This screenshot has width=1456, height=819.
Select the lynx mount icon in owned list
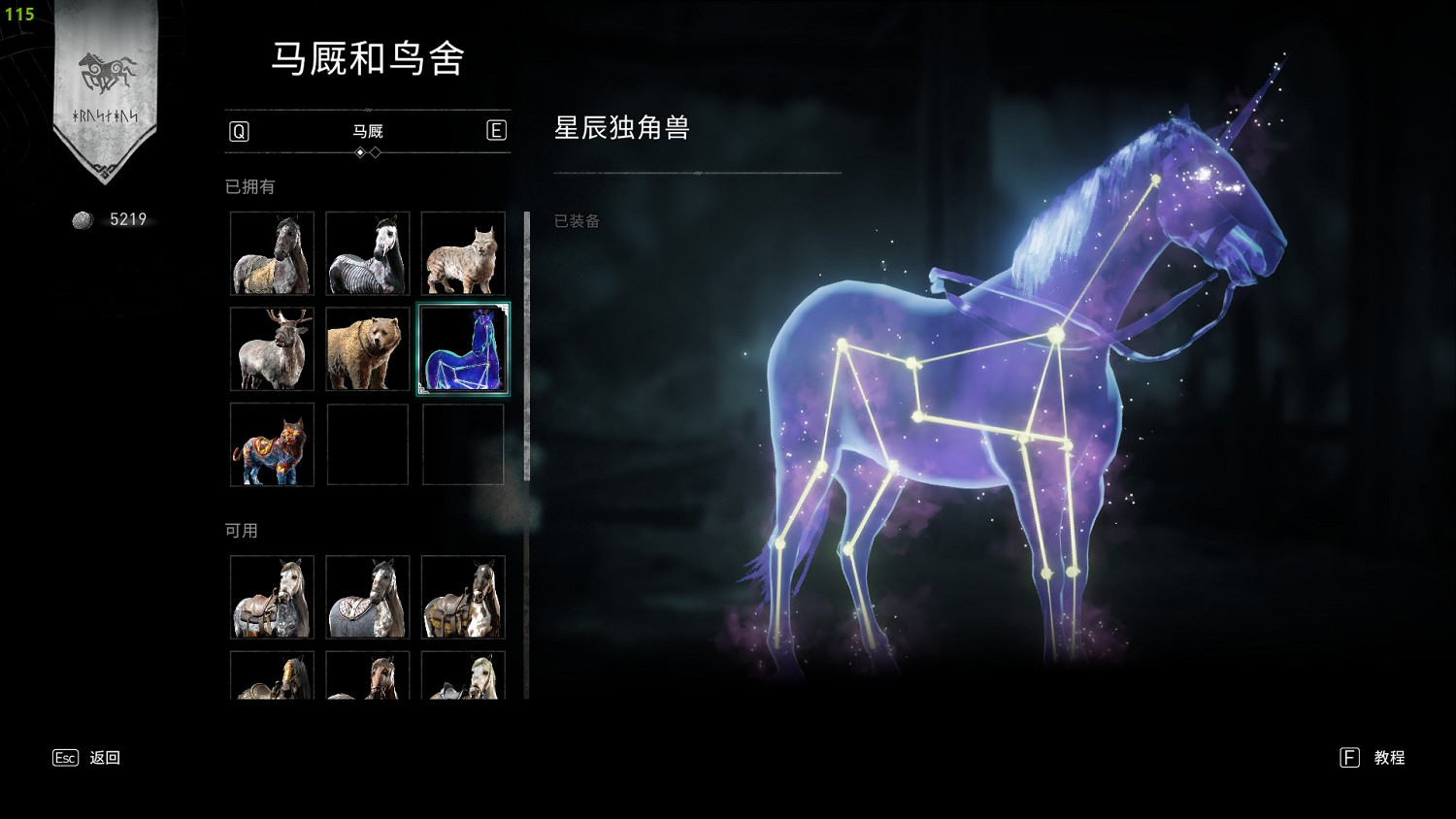(x=463, y=253)
